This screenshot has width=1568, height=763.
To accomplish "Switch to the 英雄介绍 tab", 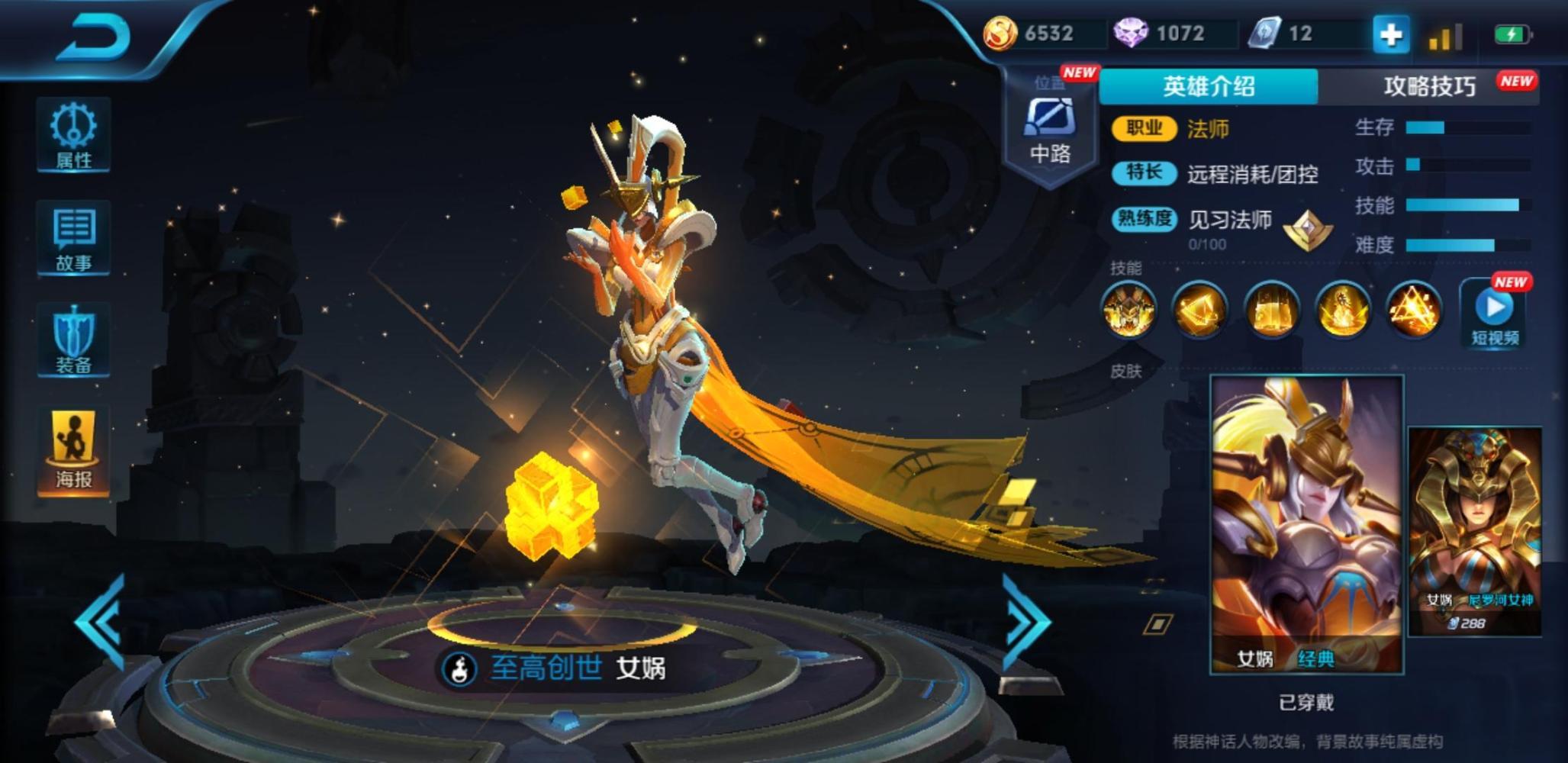I will [x=1209, y=86].
